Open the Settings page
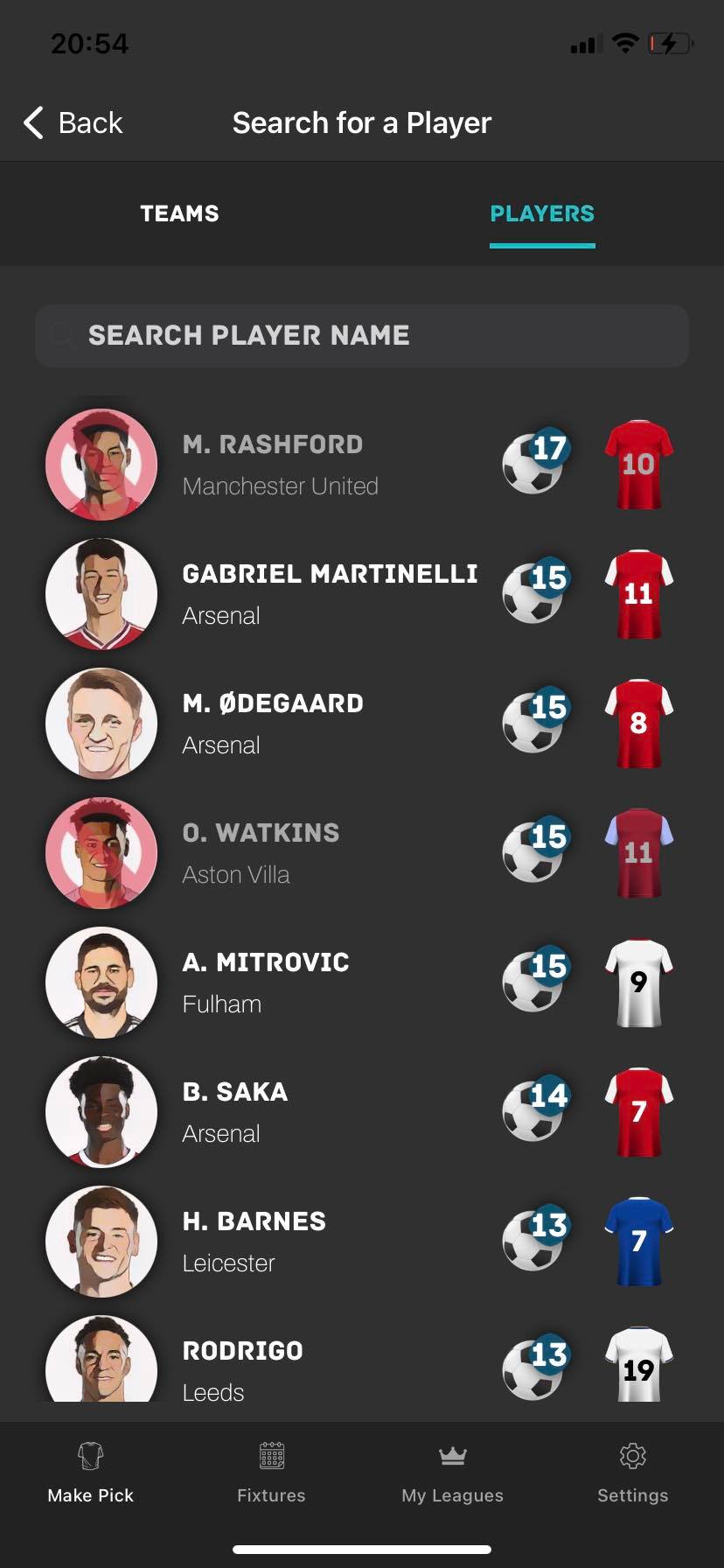724x1568 pixels. (x=632, y=1473)
